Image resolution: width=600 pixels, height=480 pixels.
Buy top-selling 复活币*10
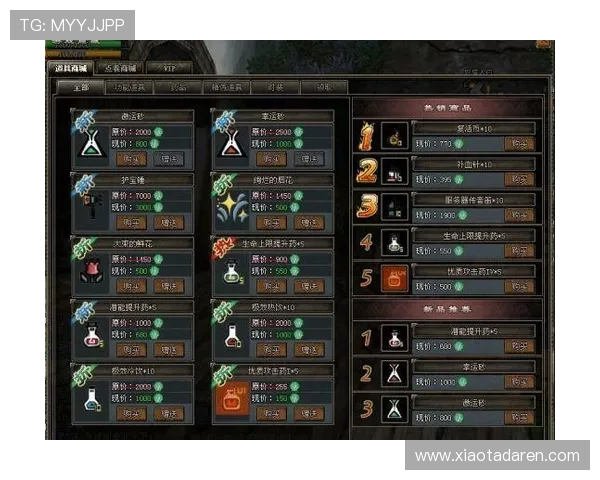[518, 145]
